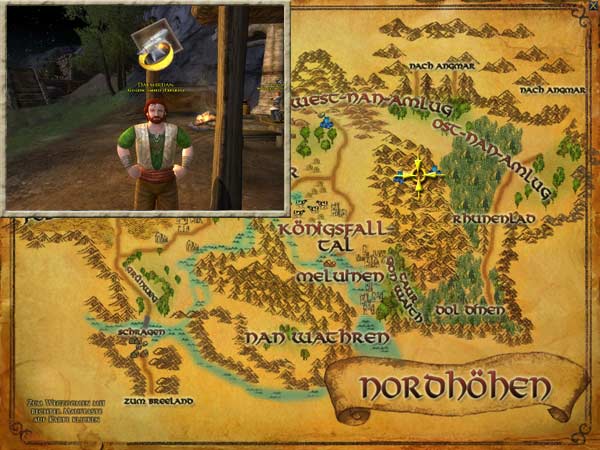Follow the Zum Breeland map link

coord(154,400)
